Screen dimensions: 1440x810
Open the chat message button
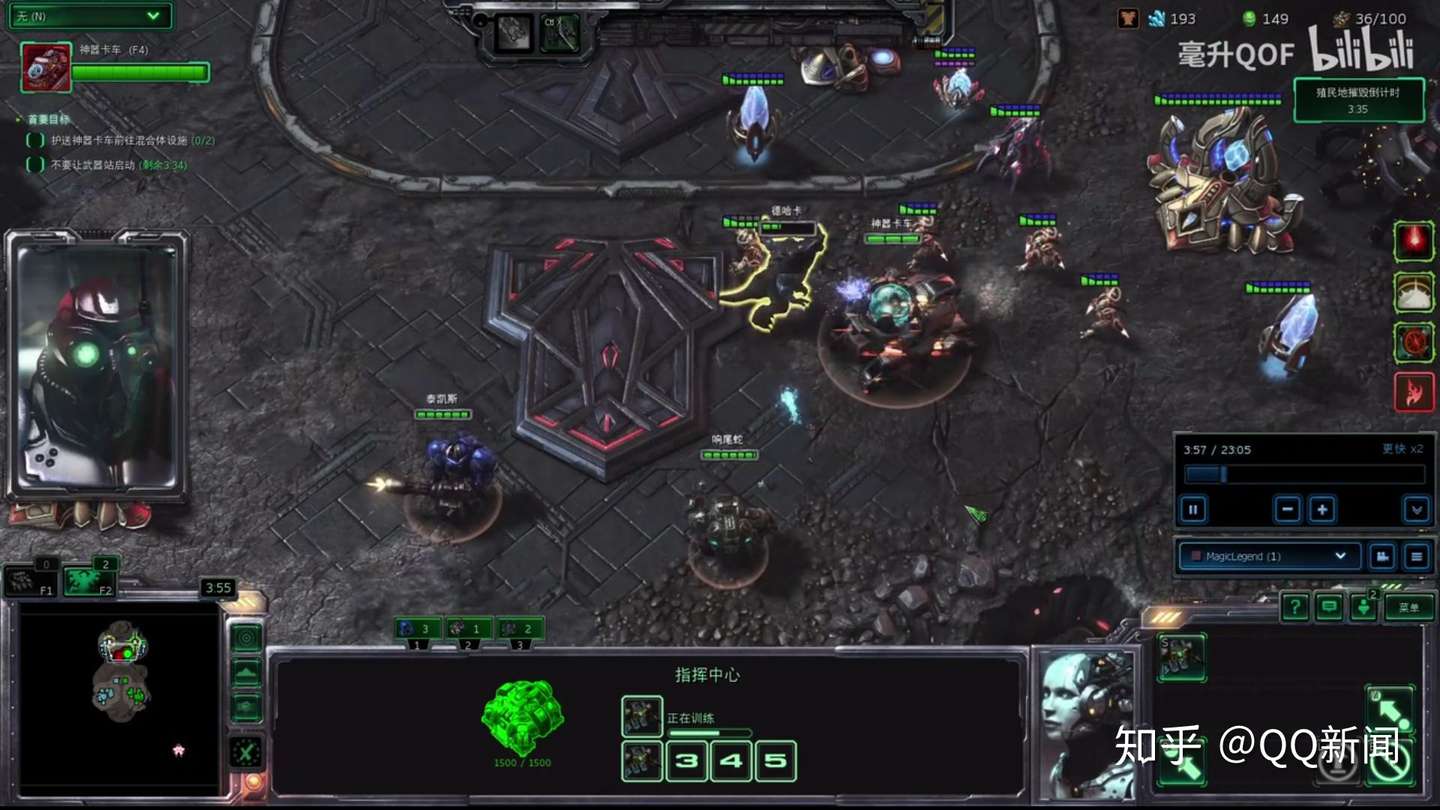tap(1329, 606)
